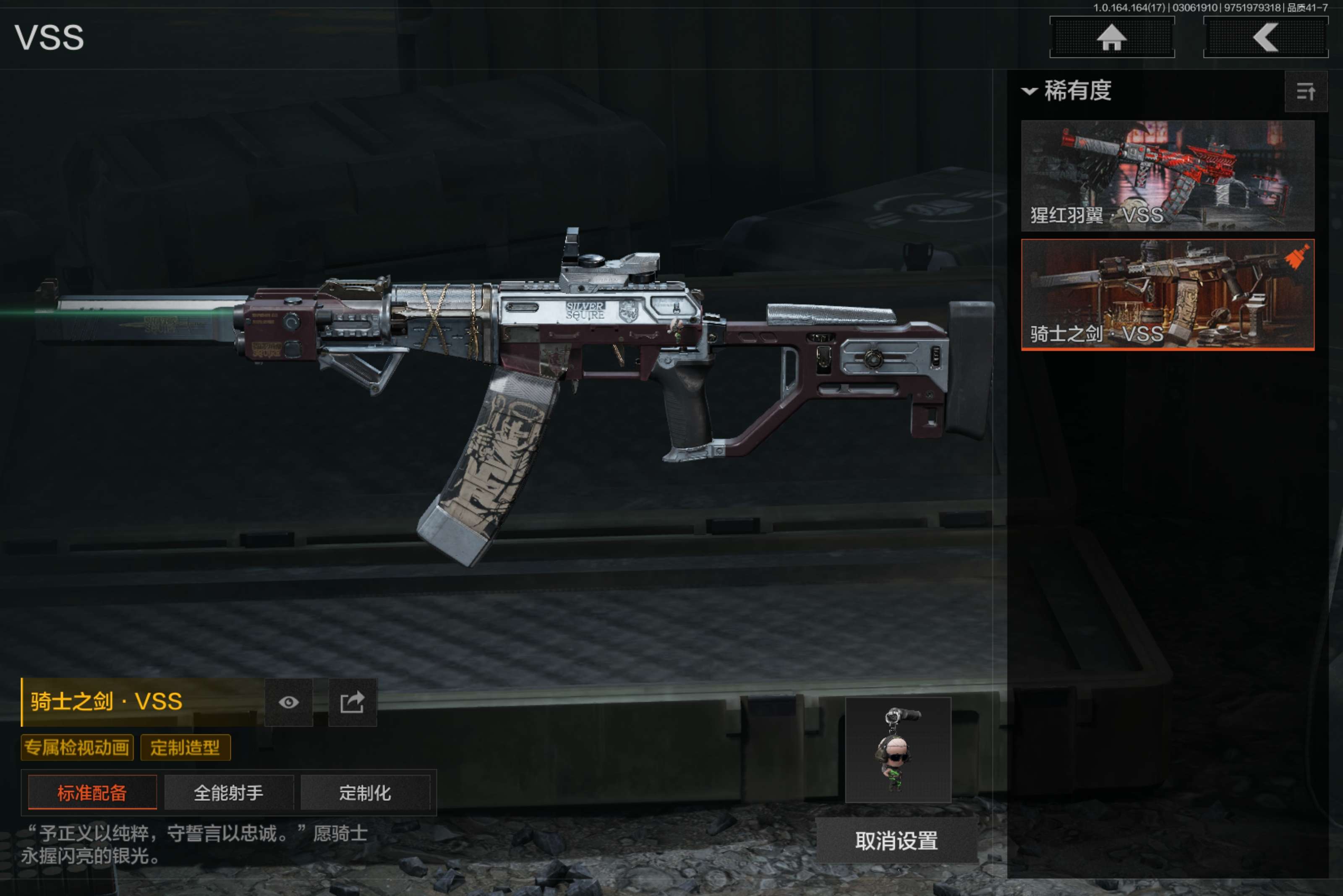Image resolution: width=1343 pixels, height=896 pixels.
Task: Click the 取消设置 button
Action: pyautogui.click(x=896, y=841)
